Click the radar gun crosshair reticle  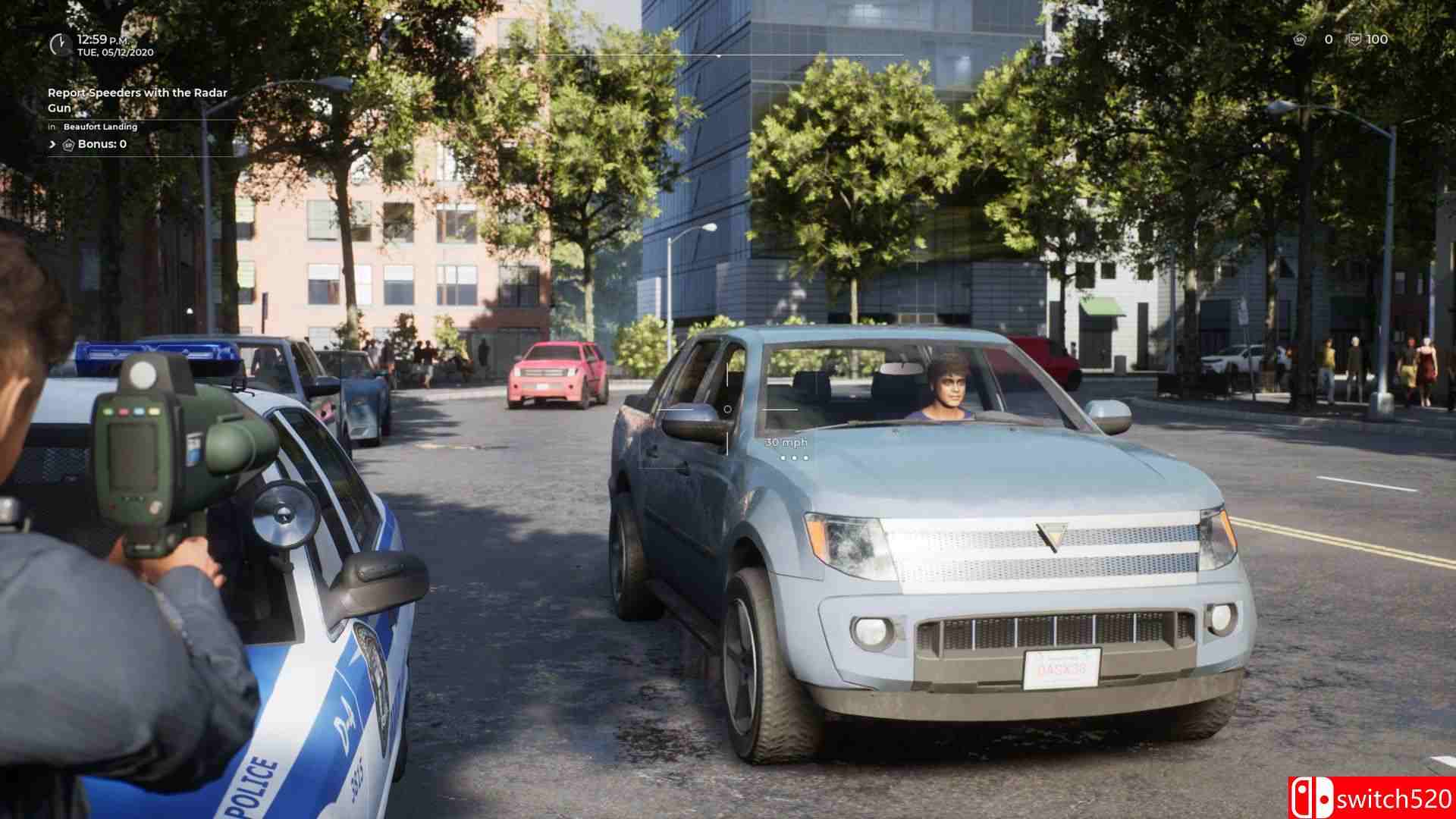point(728,409)
